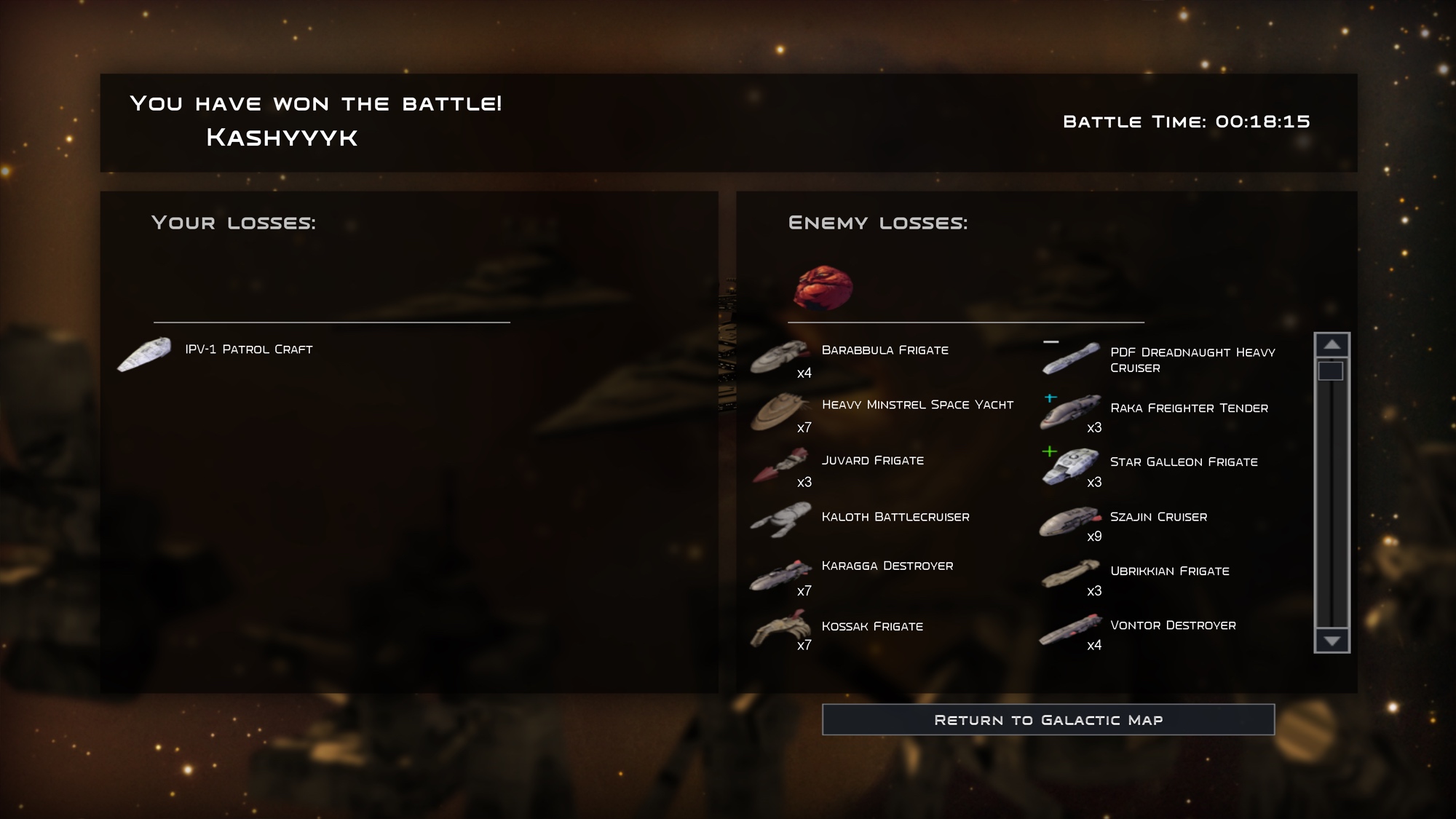
Task: Select the Szajin Cruiser entry
Action: point(1158,517)
